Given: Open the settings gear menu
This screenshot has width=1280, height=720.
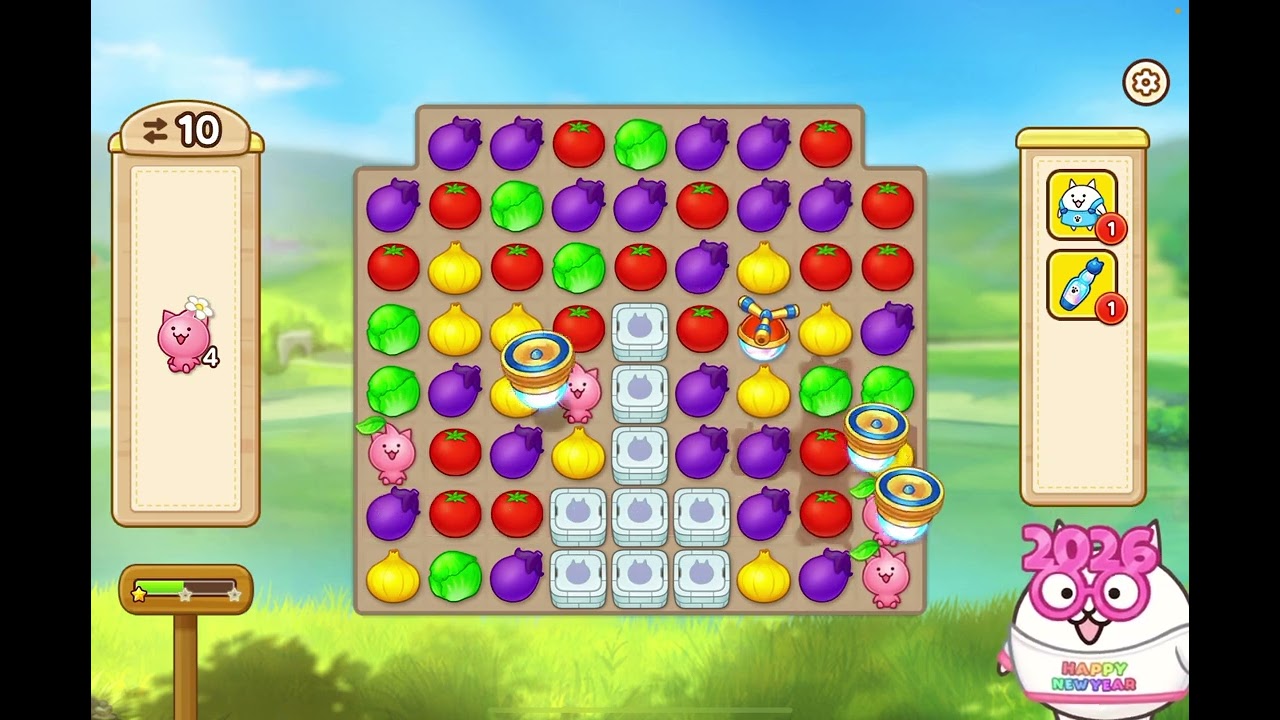Looking at the screenshot, I should (x=1146, y=82).
